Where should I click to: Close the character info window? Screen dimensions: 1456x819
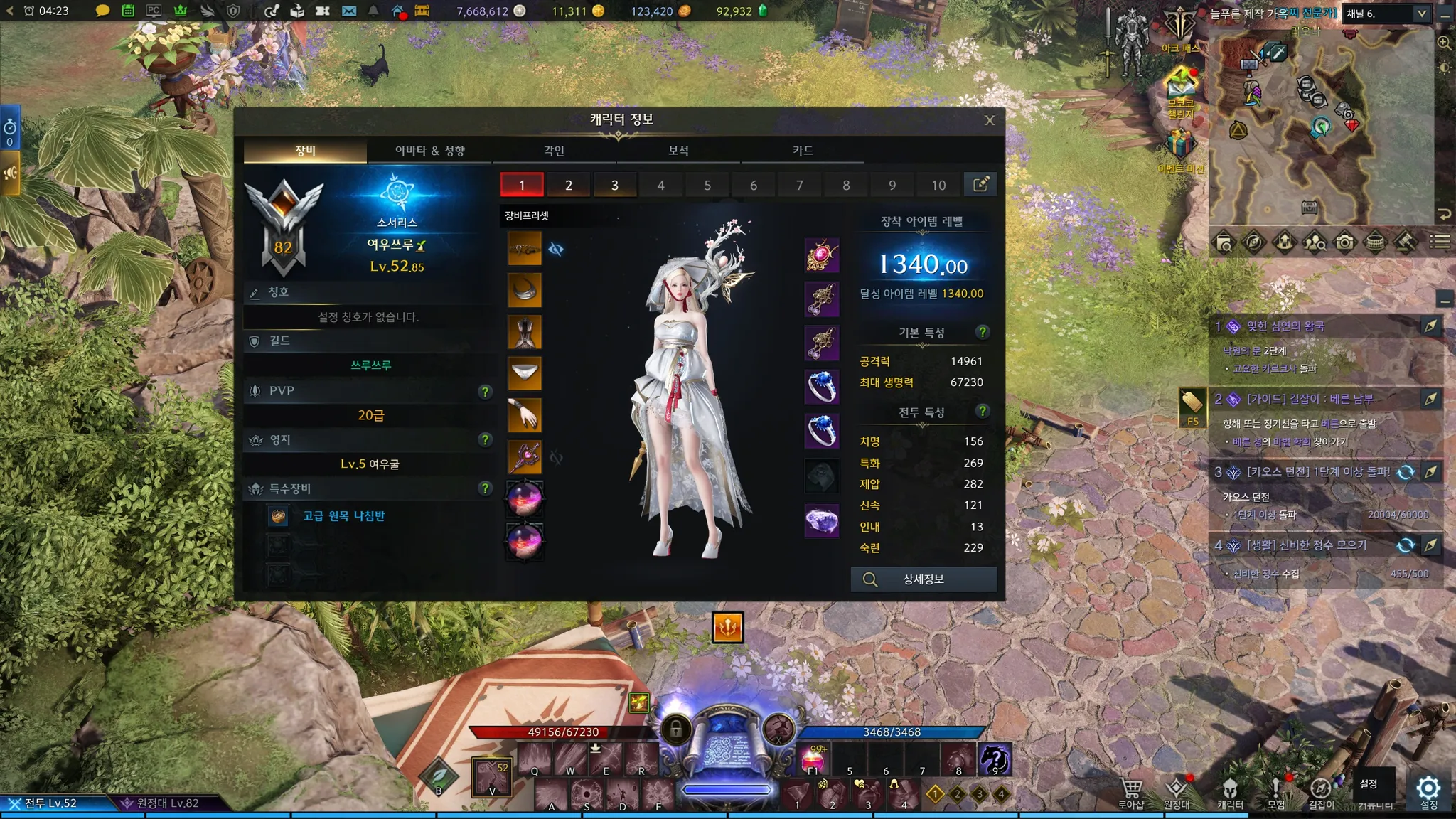point(989,121)
